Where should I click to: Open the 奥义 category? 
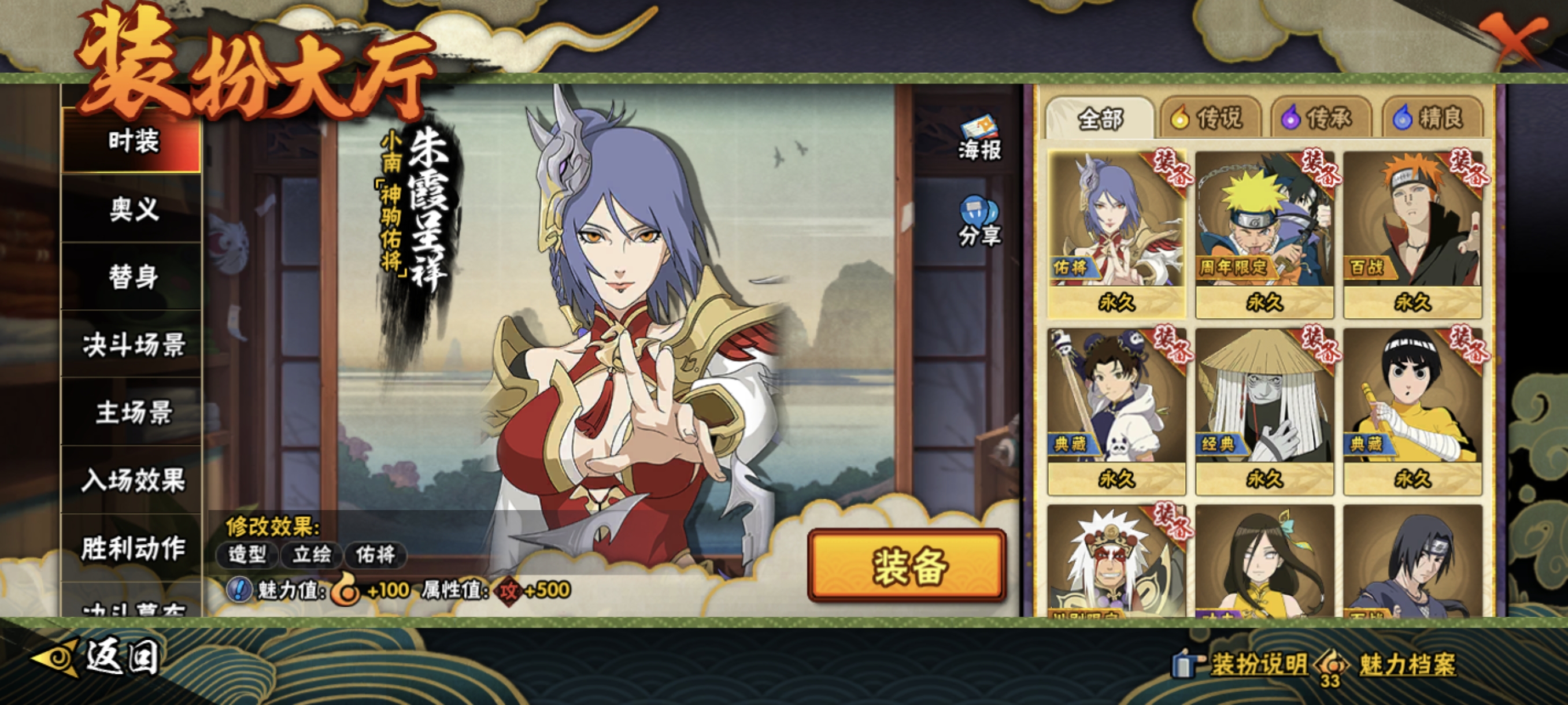pos(132,210)
